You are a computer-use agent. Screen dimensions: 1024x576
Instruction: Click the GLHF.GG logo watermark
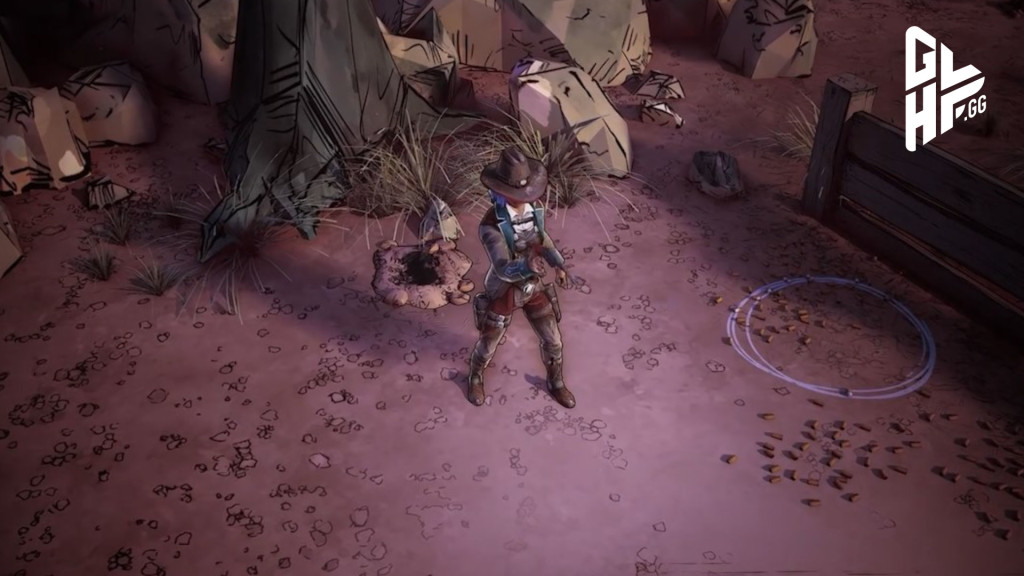click(x=943, y=89)
